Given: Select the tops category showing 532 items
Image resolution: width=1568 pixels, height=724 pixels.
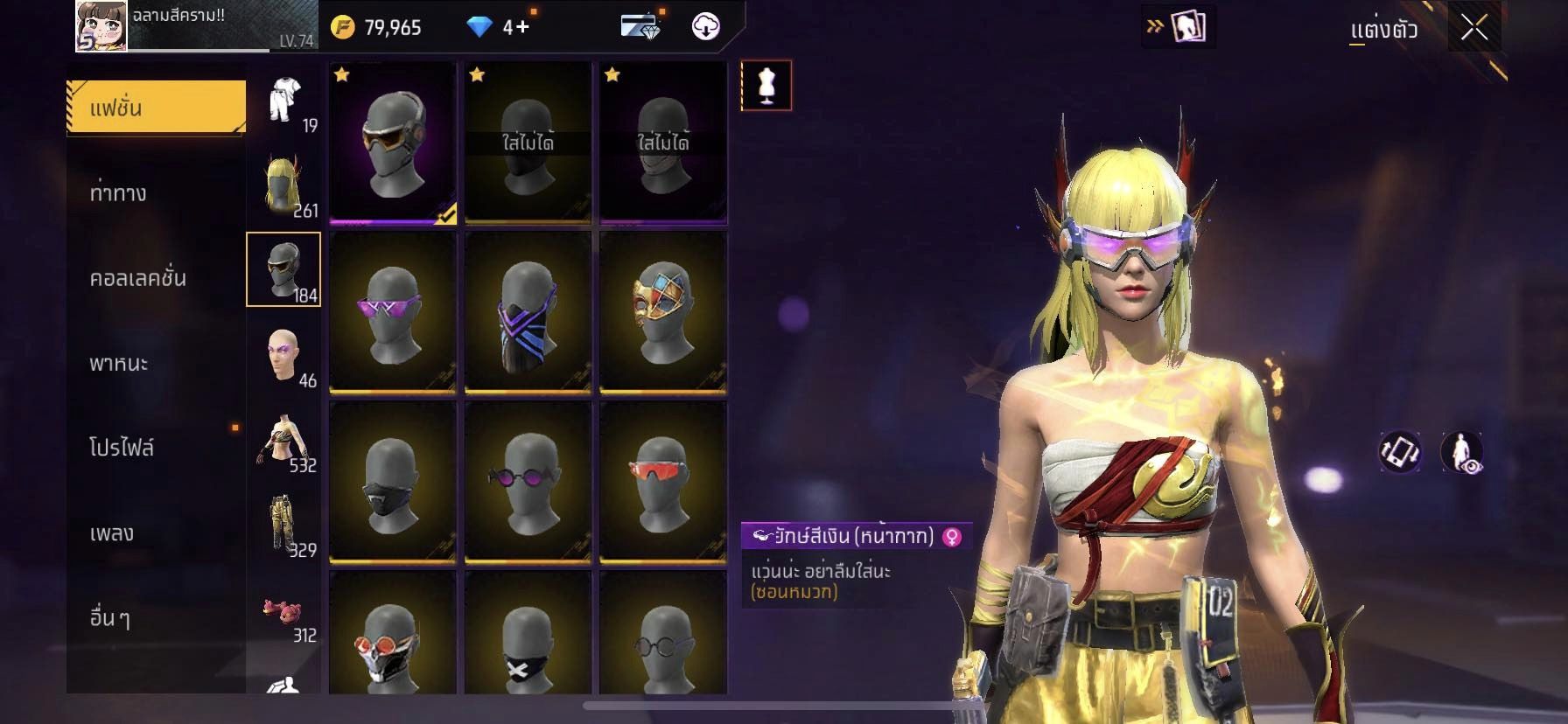Looking at the screenshot, I should click(284, 439).
